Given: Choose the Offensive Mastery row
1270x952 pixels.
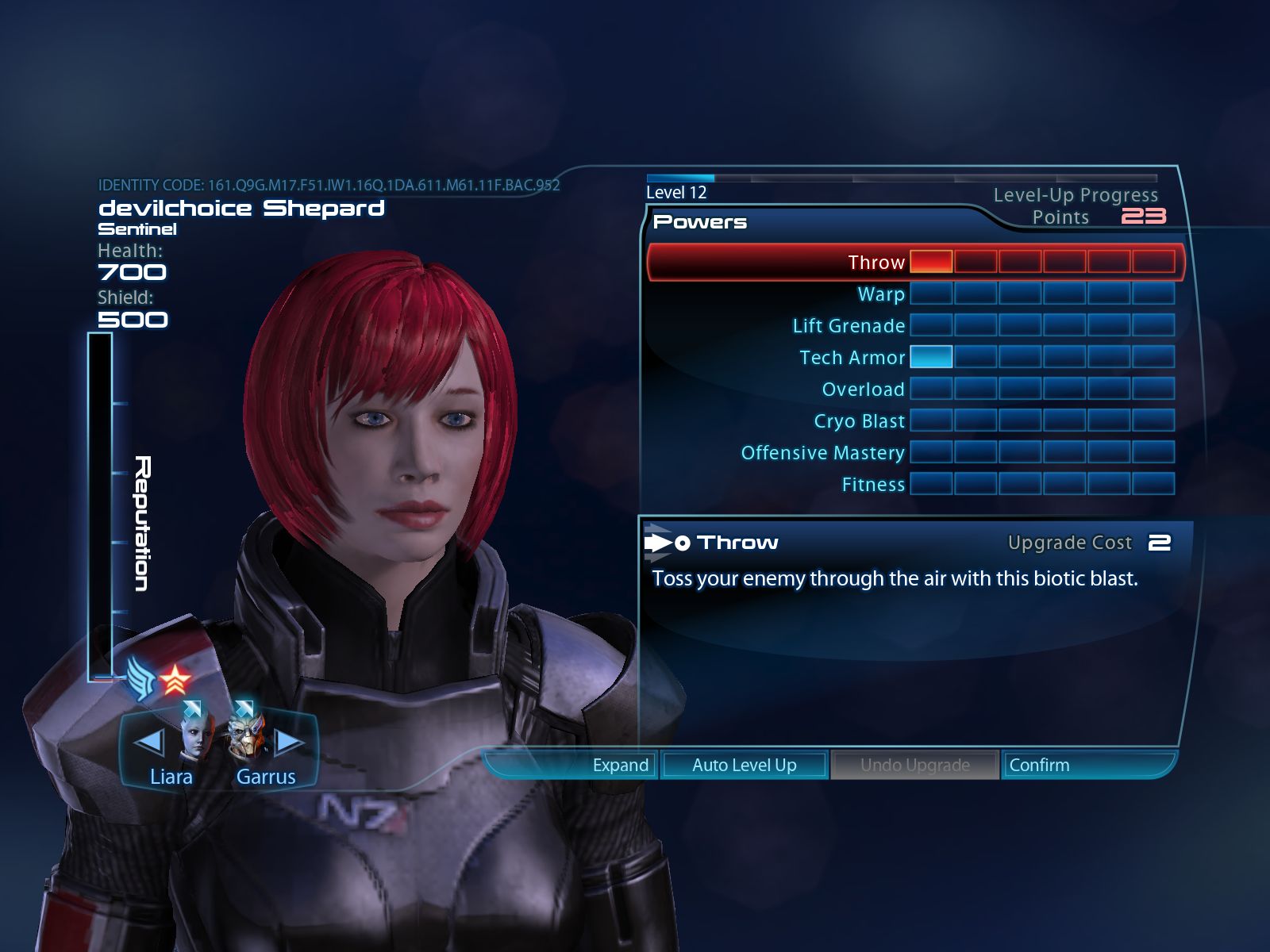Looking at the screenshot, I should click(x=822, y=453).
